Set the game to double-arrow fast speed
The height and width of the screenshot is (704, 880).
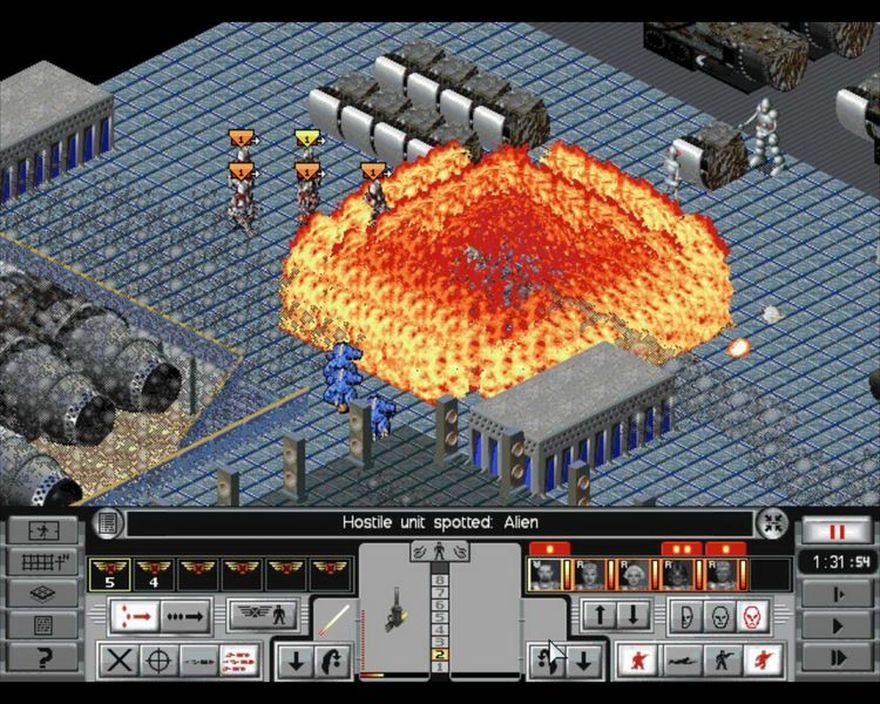click(x=836, y=658)
